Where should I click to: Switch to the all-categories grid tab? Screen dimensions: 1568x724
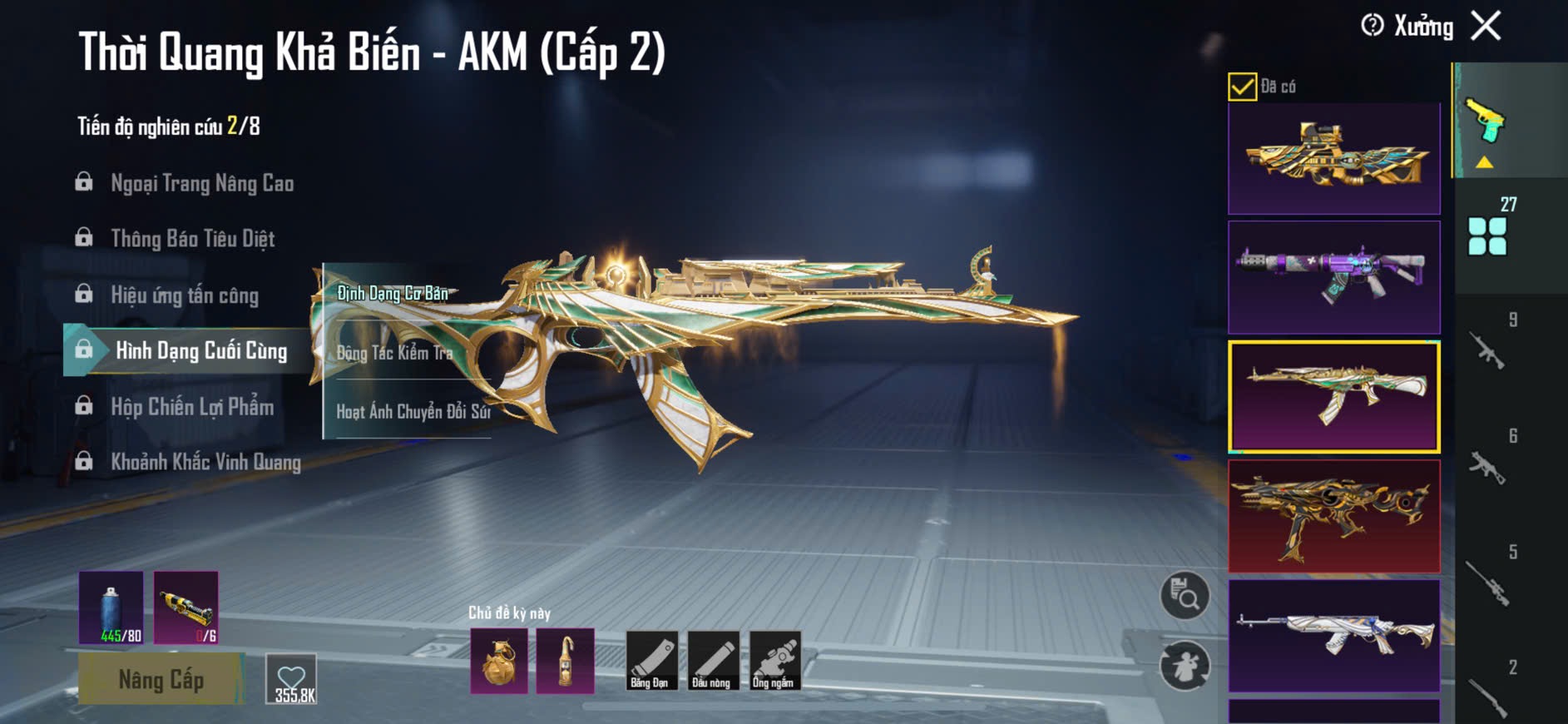pos(1487,236)
